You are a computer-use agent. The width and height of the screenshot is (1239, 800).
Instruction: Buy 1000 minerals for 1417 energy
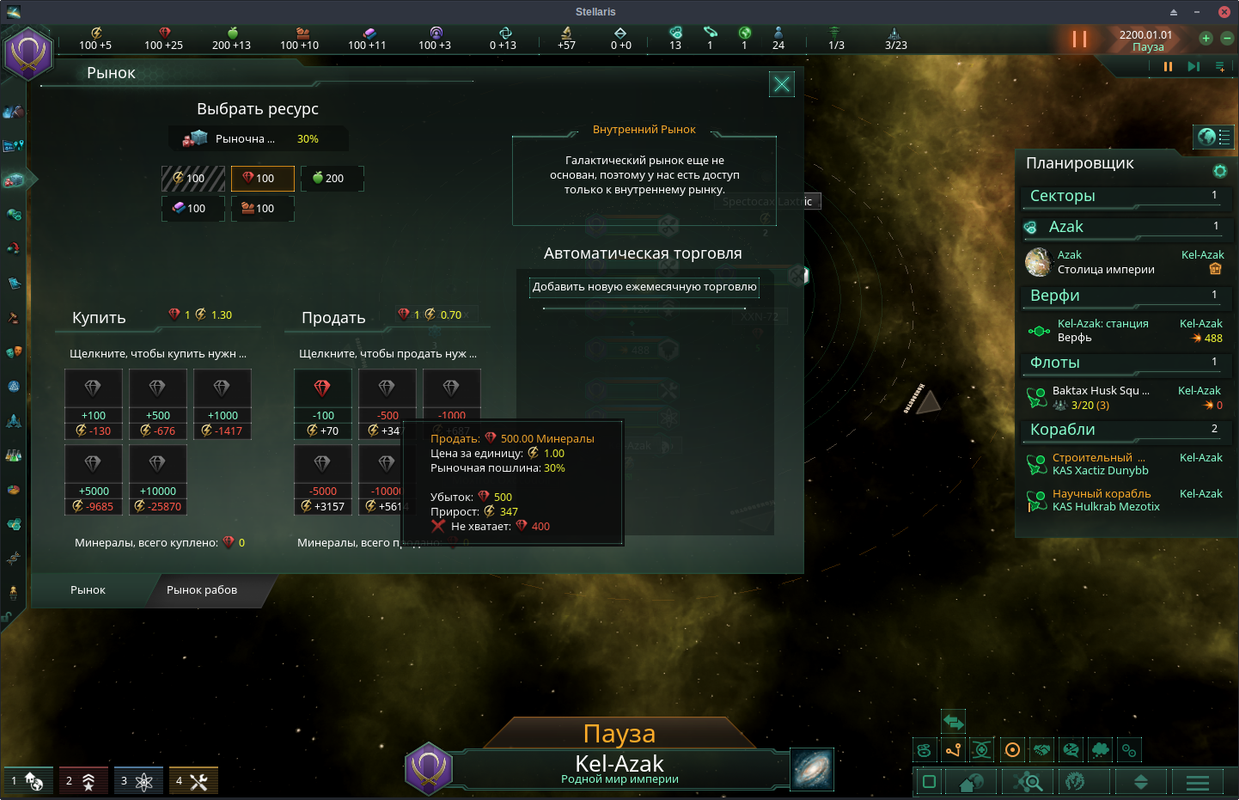pos(222,404)
